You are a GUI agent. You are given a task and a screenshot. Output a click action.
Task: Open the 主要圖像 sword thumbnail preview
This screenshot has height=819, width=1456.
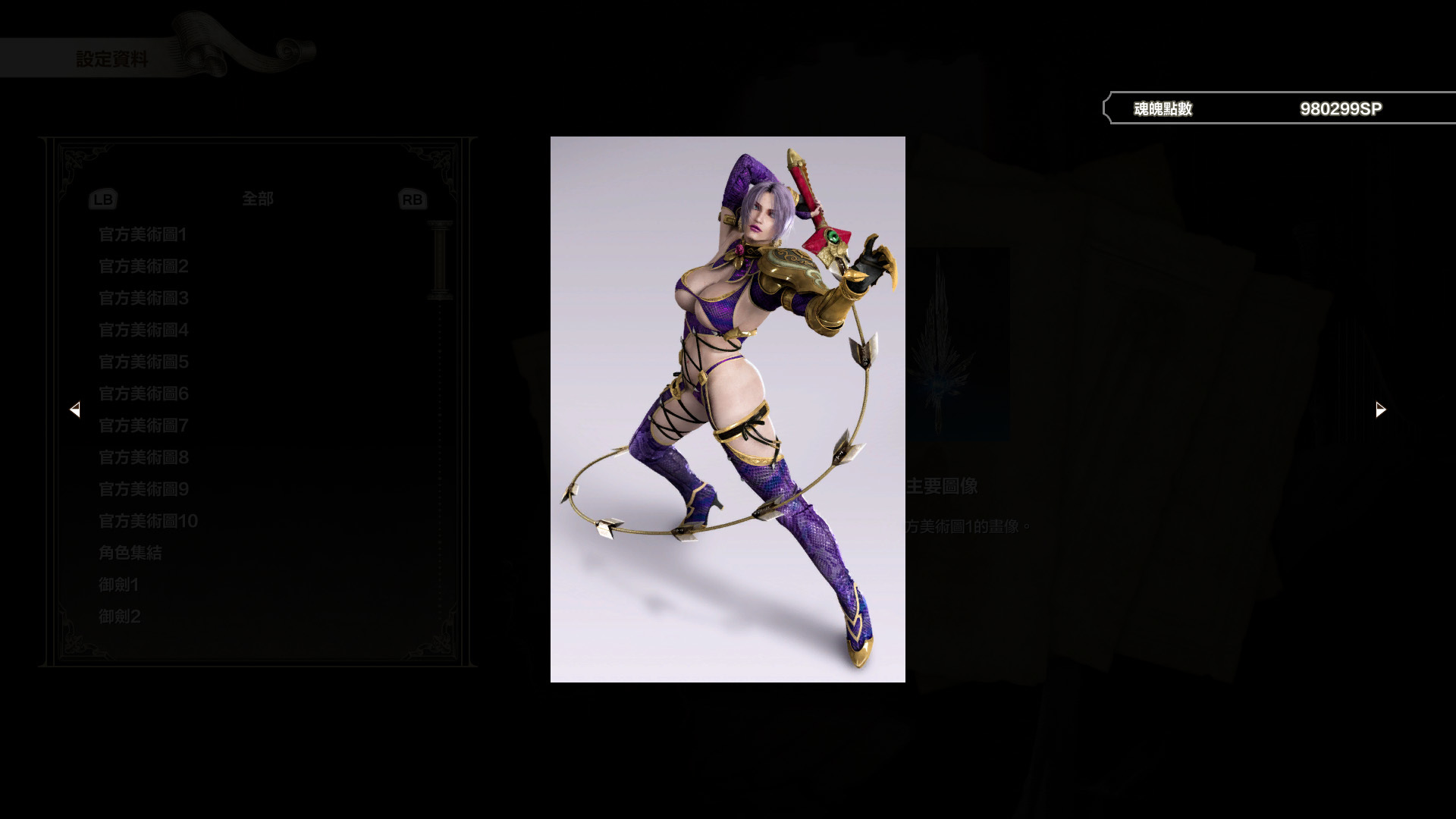(940, 341)
